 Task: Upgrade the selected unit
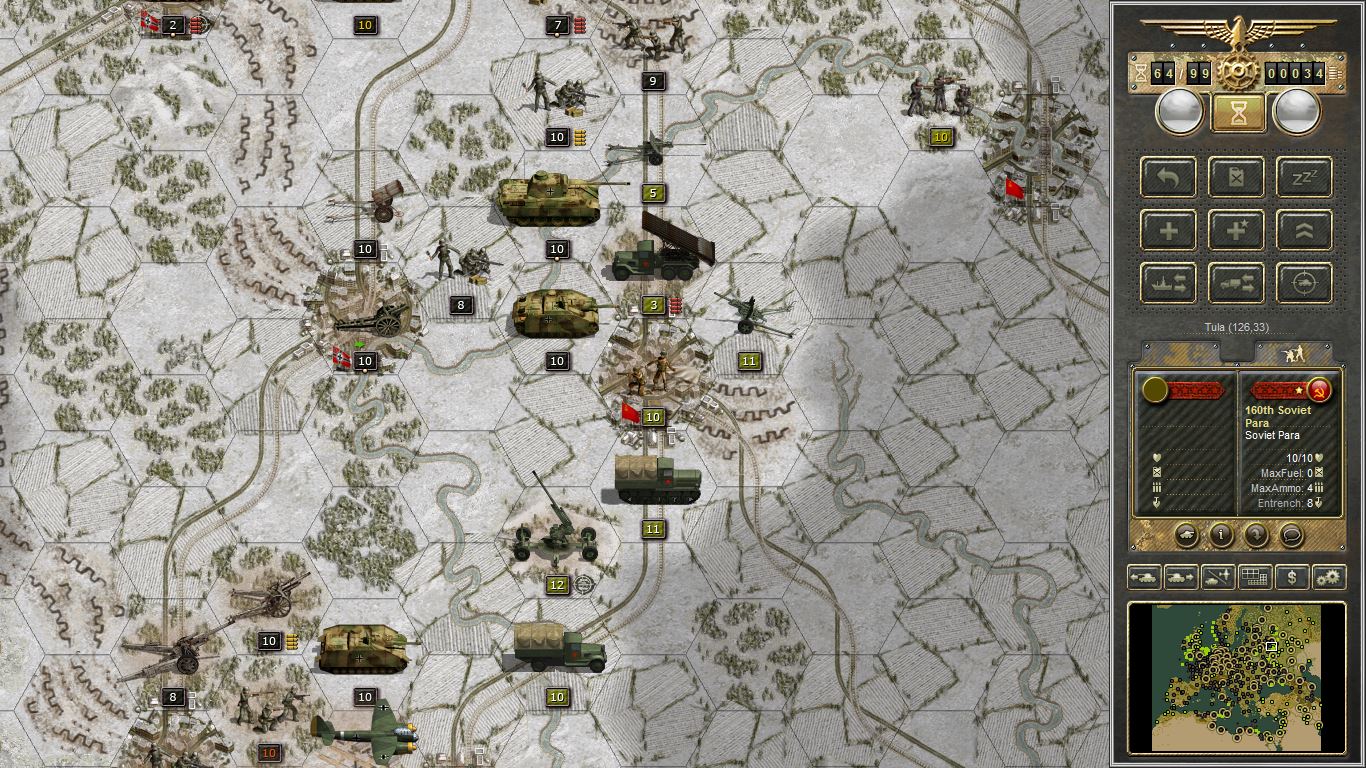click(x=1303, y=230)
